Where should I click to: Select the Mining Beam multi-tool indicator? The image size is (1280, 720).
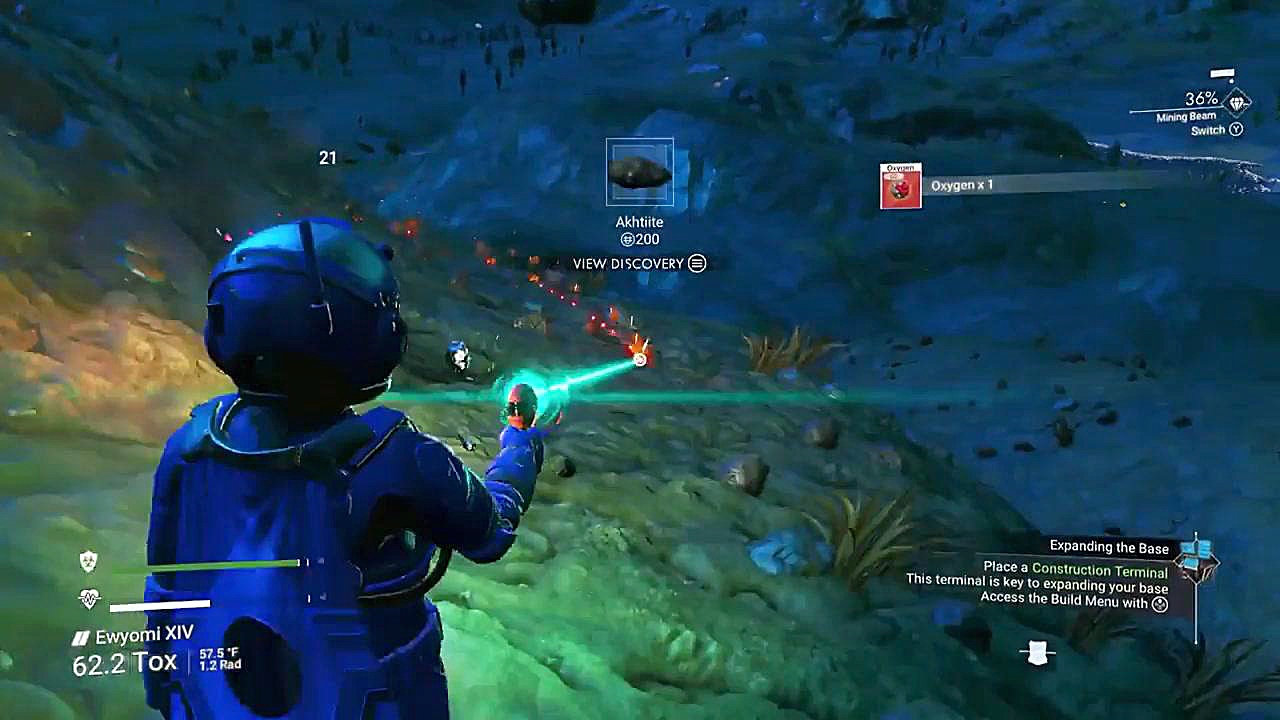1237,102
